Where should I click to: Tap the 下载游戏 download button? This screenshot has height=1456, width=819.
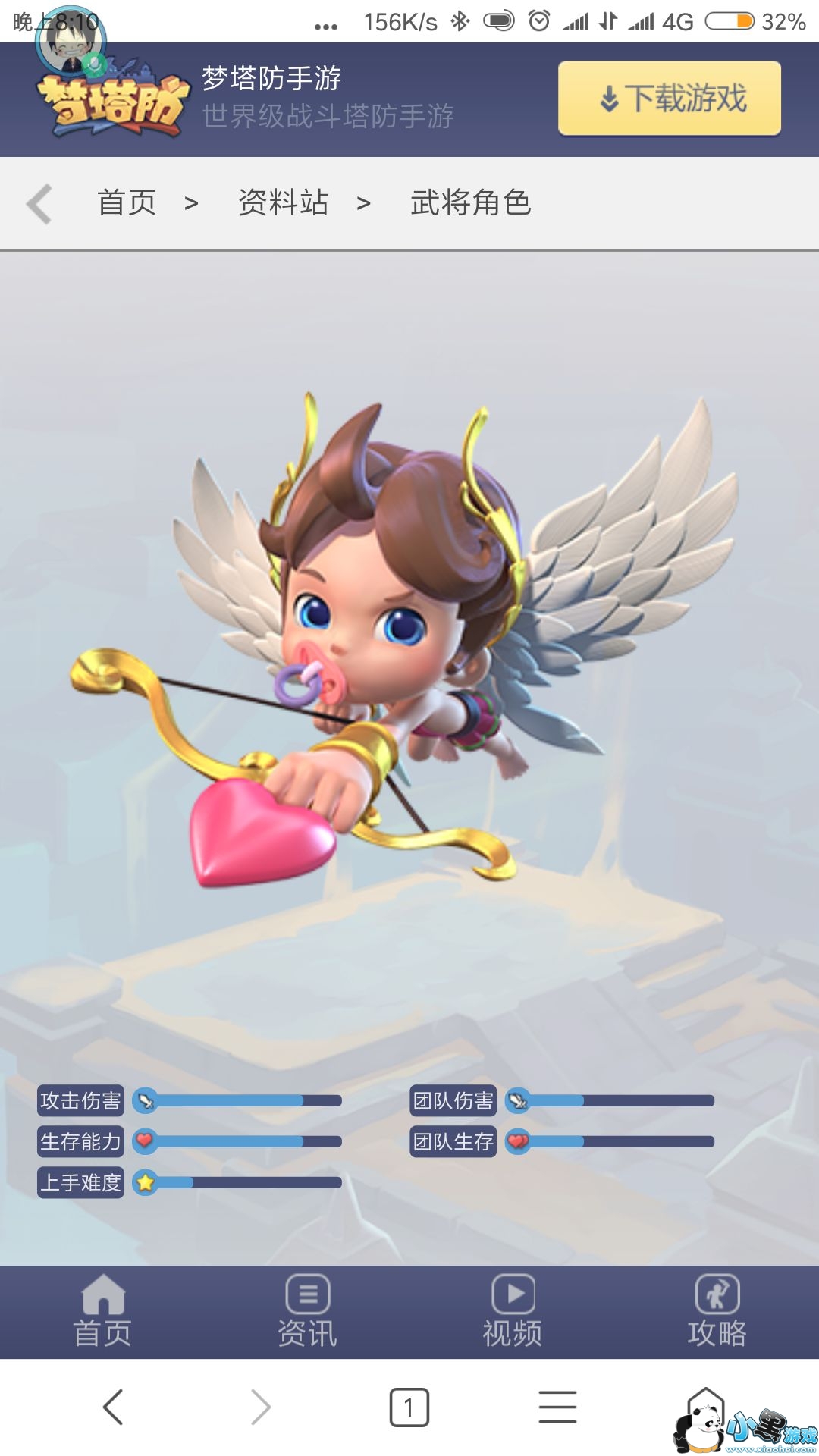pos(670,99)
